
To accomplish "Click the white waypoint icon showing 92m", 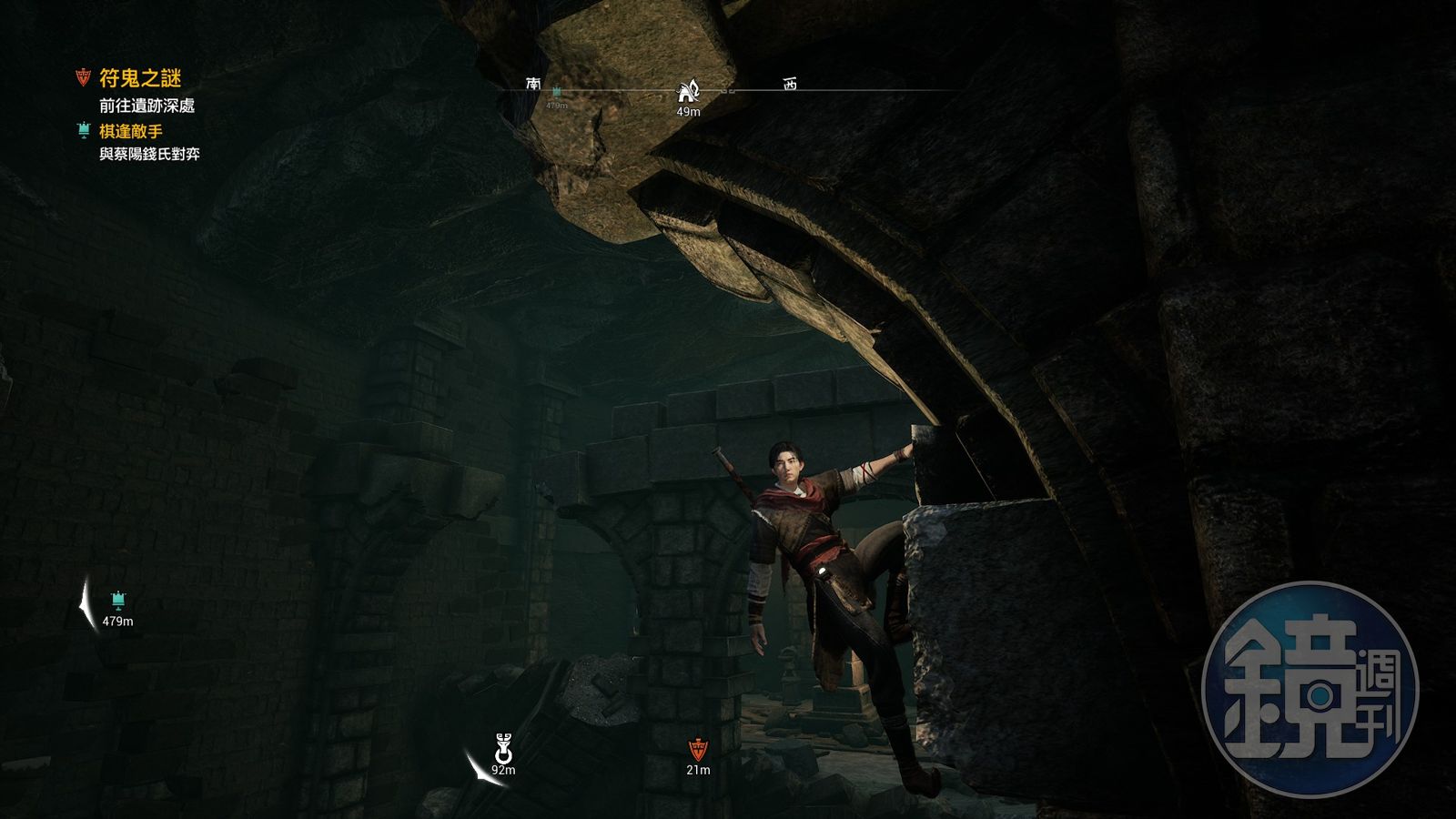I will click(x=503, y=751).
